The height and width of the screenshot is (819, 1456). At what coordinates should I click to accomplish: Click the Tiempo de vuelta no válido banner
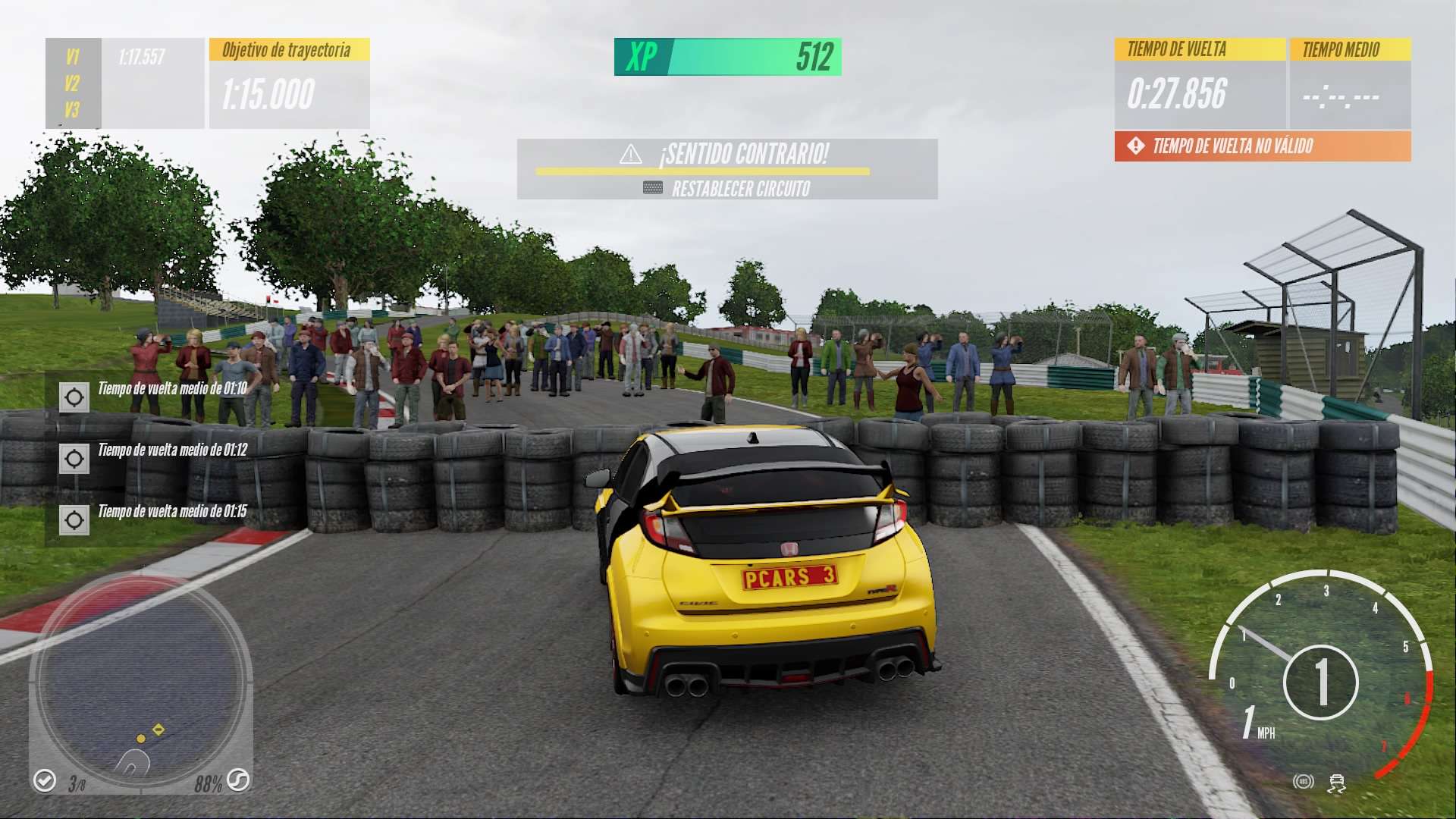click(x=1262, y=146)
